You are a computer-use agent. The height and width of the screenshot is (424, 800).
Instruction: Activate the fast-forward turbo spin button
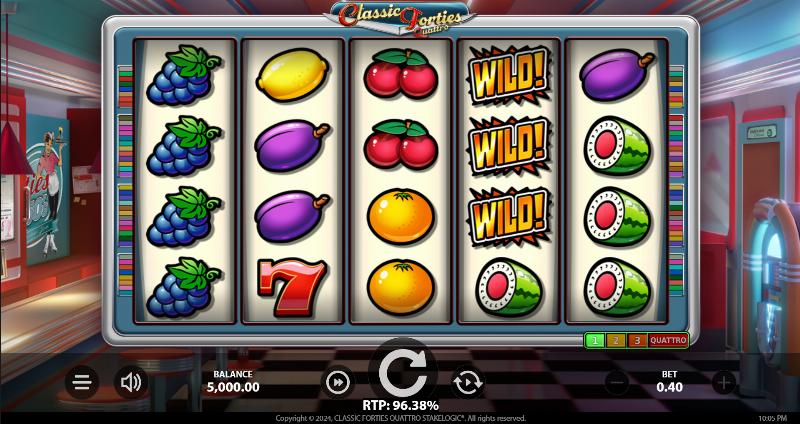pos(338,381)
